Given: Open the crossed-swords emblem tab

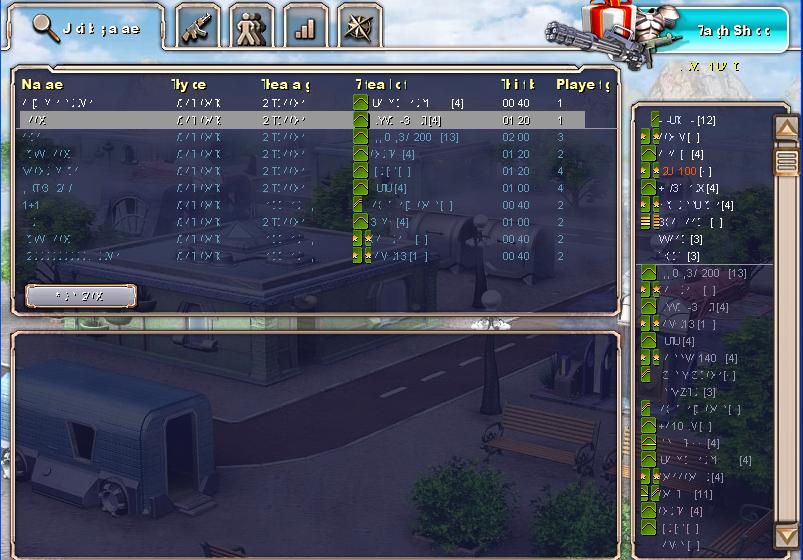Looking at the screenshot, I should 359,28.
